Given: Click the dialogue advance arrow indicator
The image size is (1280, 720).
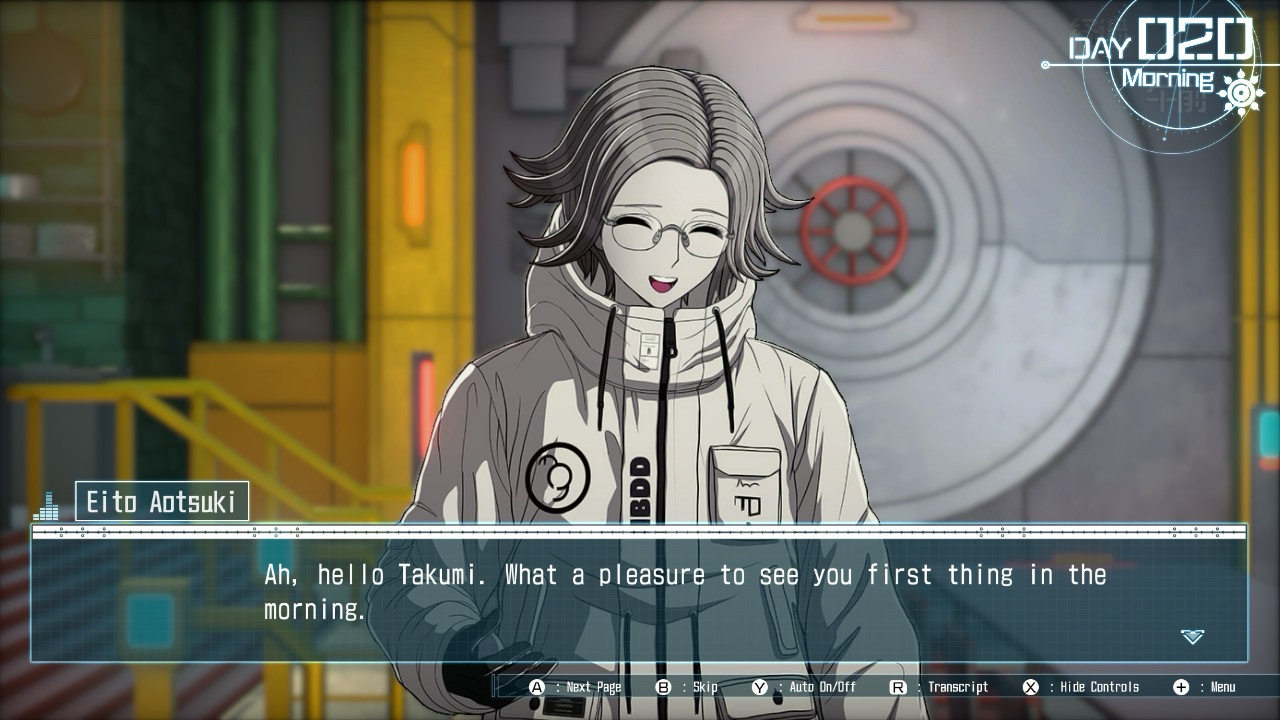Looking at the screenshot, I should pyautogui.click(x=1192, y=636).
